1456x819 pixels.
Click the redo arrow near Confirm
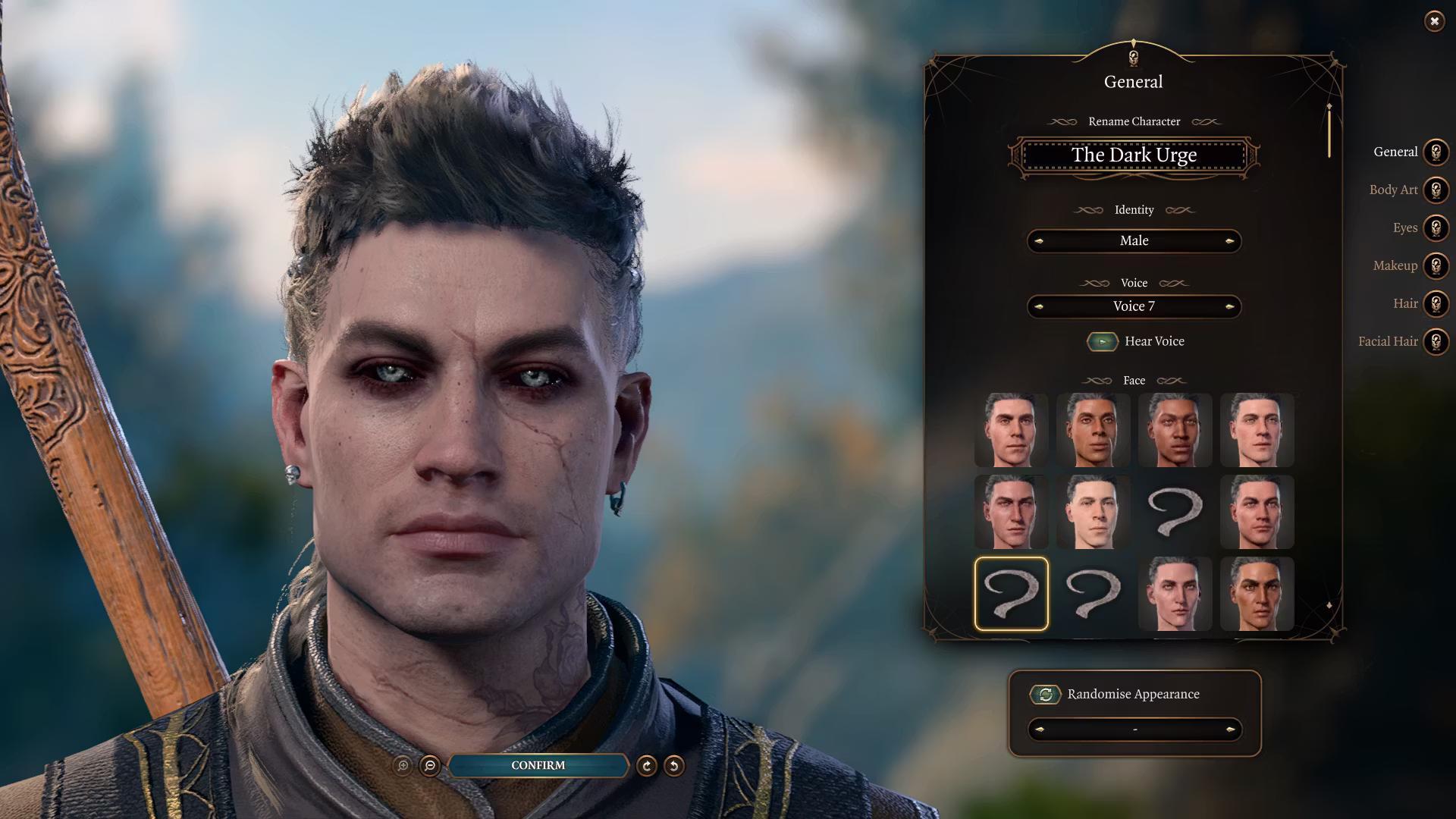(645, 766)
